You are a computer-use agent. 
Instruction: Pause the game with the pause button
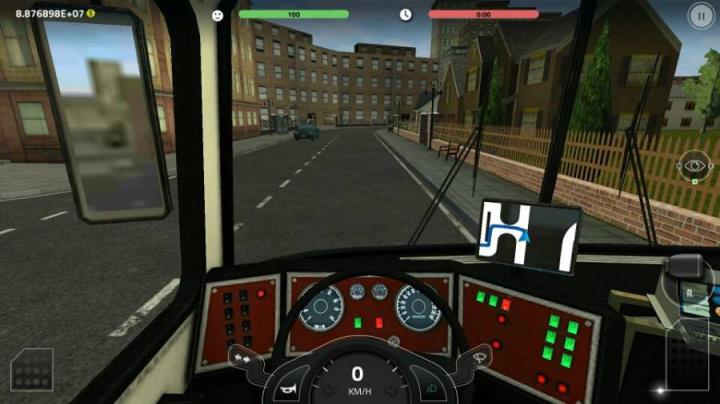point(700,14)
